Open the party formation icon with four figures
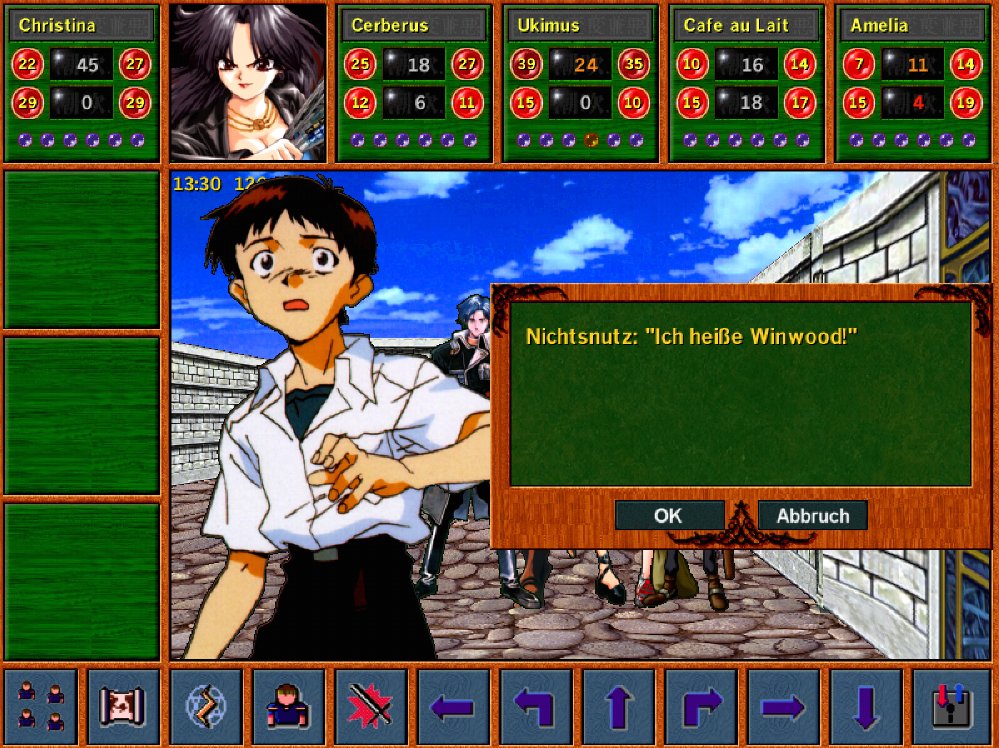999x748 pixels. (41, 706)
